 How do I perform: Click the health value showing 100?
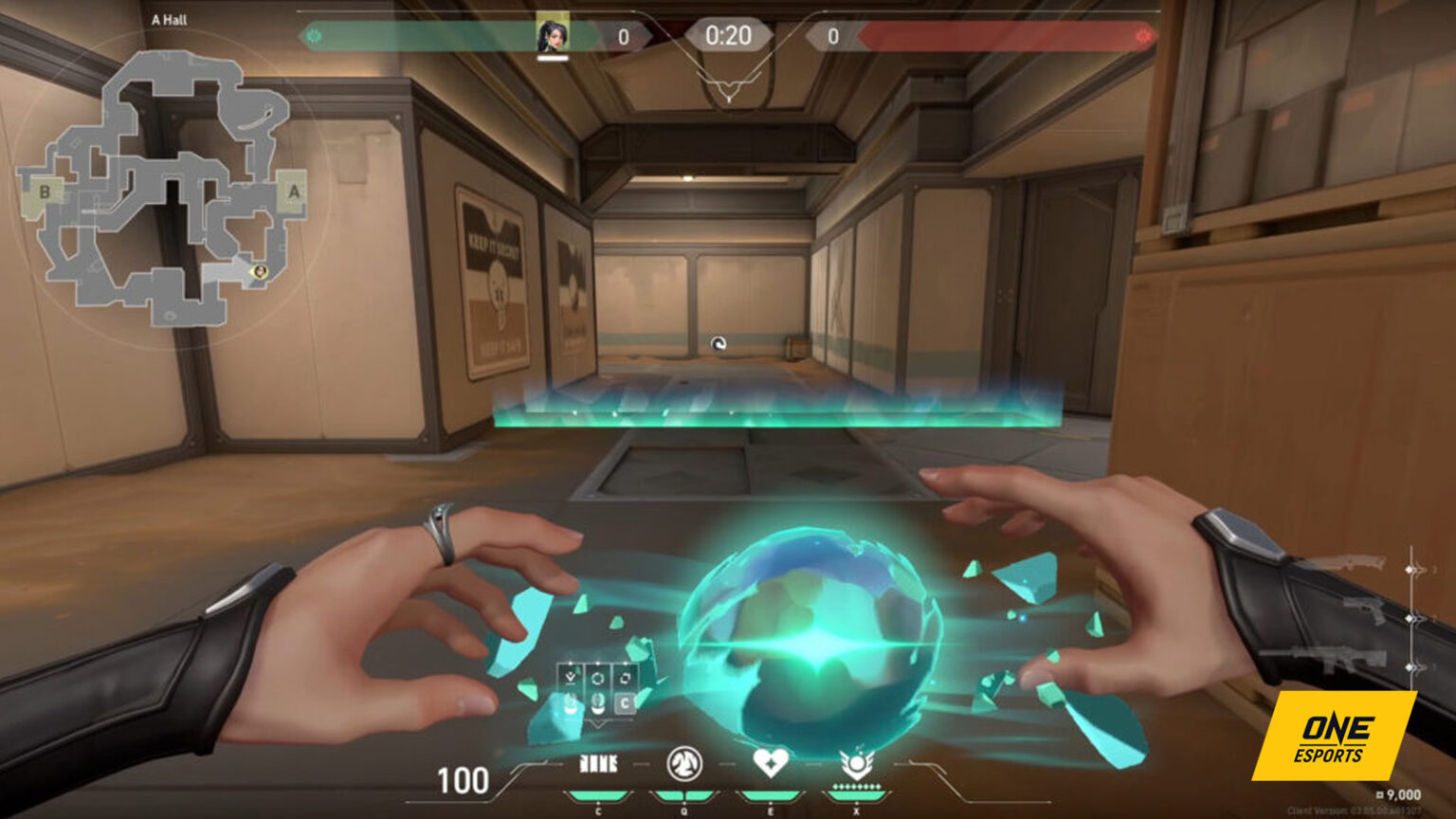point(462,780)
